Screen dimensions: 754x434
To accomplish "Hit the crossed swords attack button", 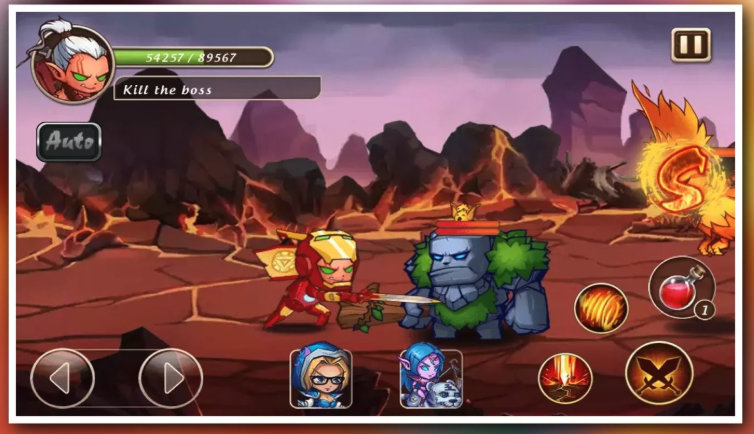I will (659, 372).
